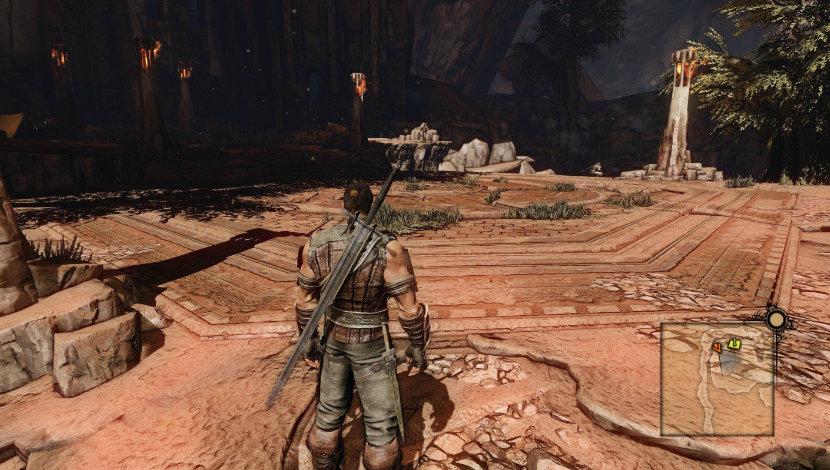Click the orange player arrow on the minimap

[717, 347]
